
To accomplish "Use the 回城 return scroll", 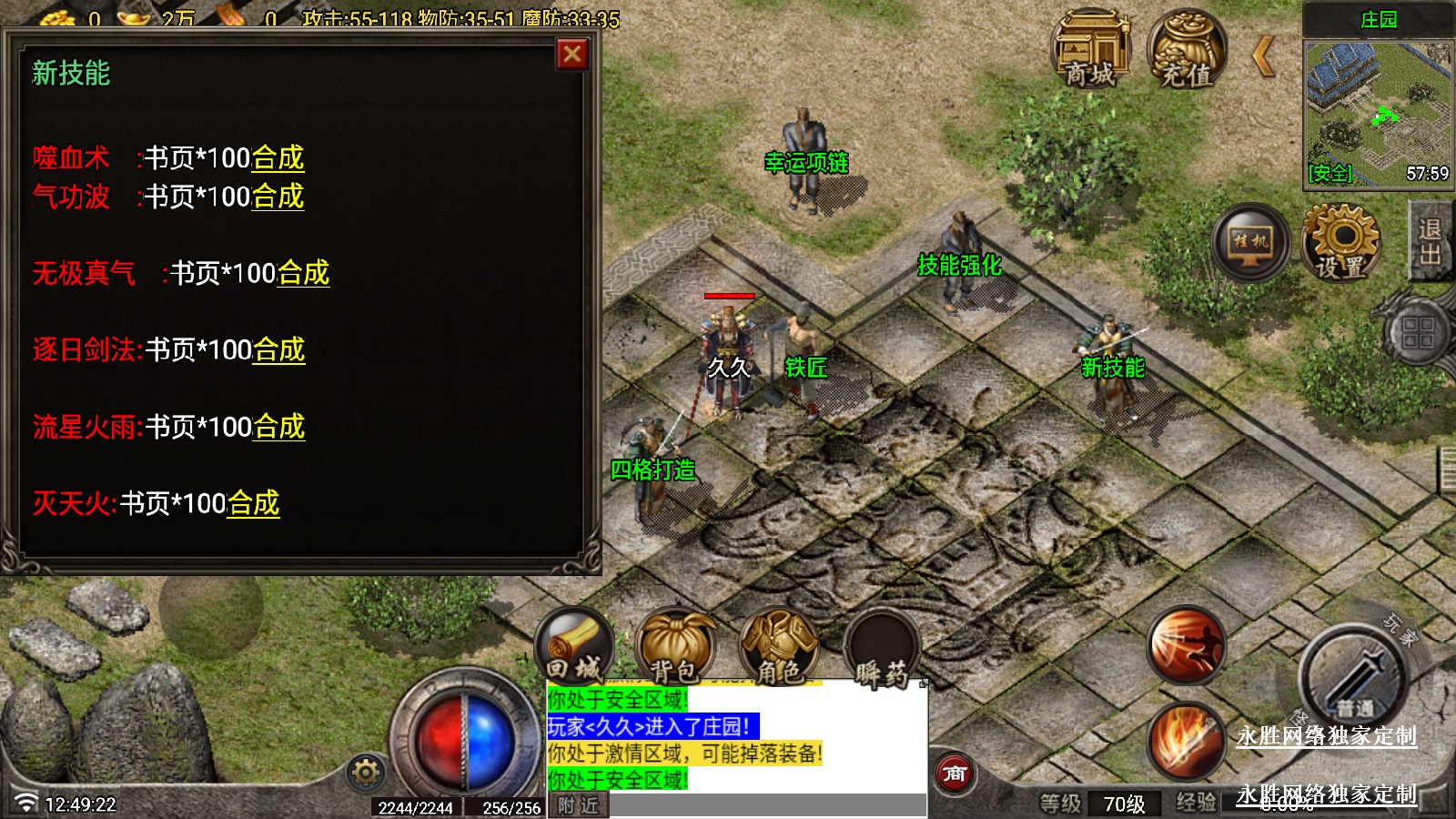I will tap(573, 648).
